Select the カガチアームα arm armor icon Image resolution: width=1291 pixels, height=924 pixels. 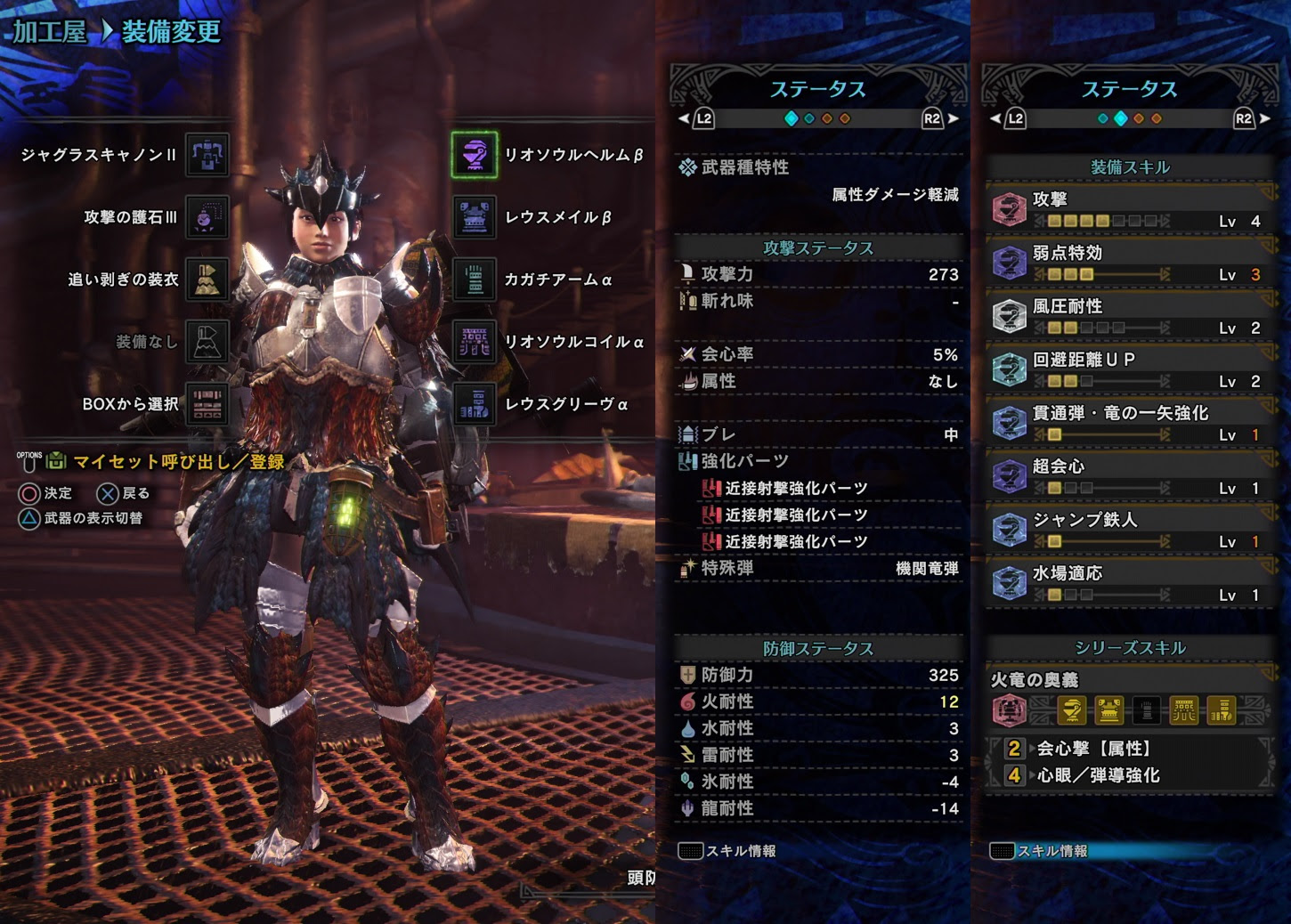472,279
